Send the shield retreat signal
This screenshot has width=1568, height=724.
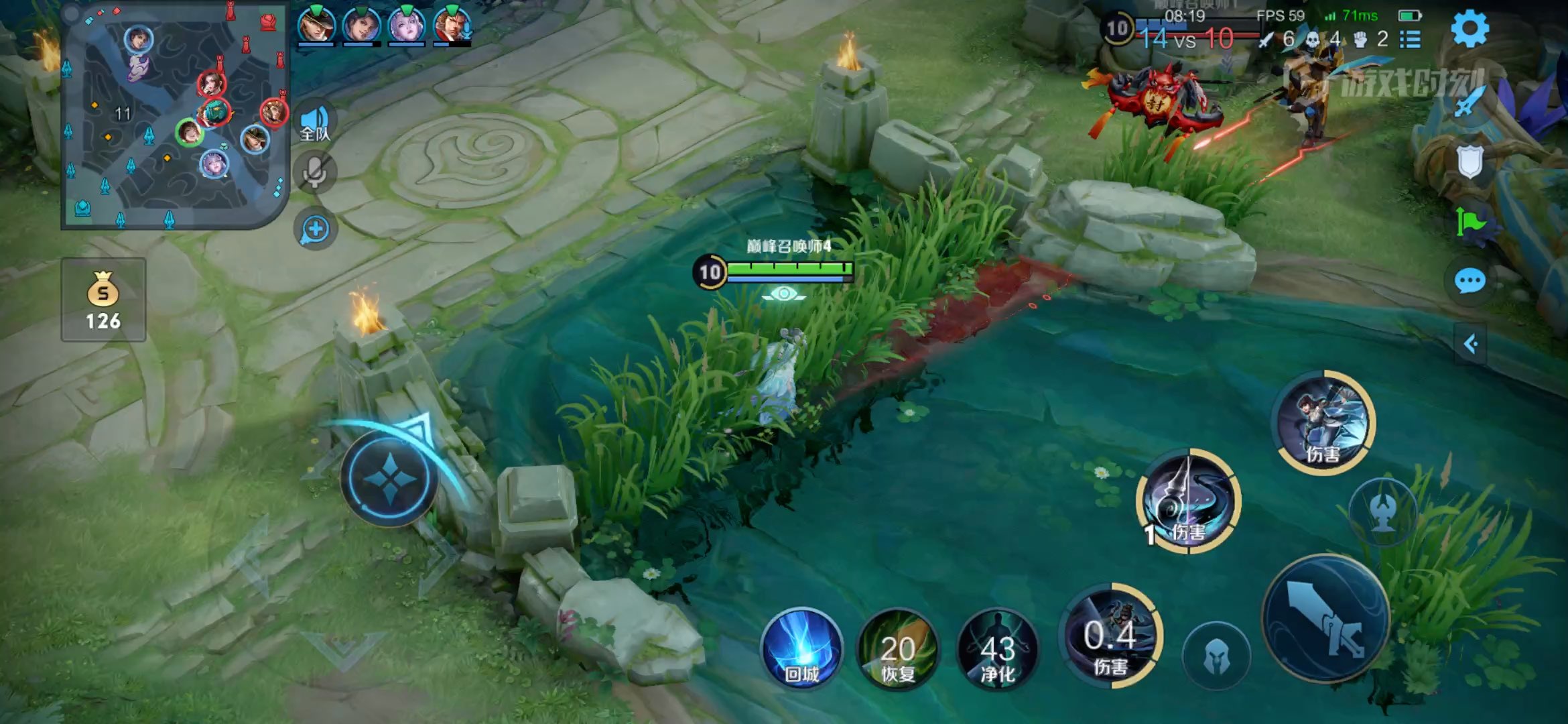coord(1469,161)
